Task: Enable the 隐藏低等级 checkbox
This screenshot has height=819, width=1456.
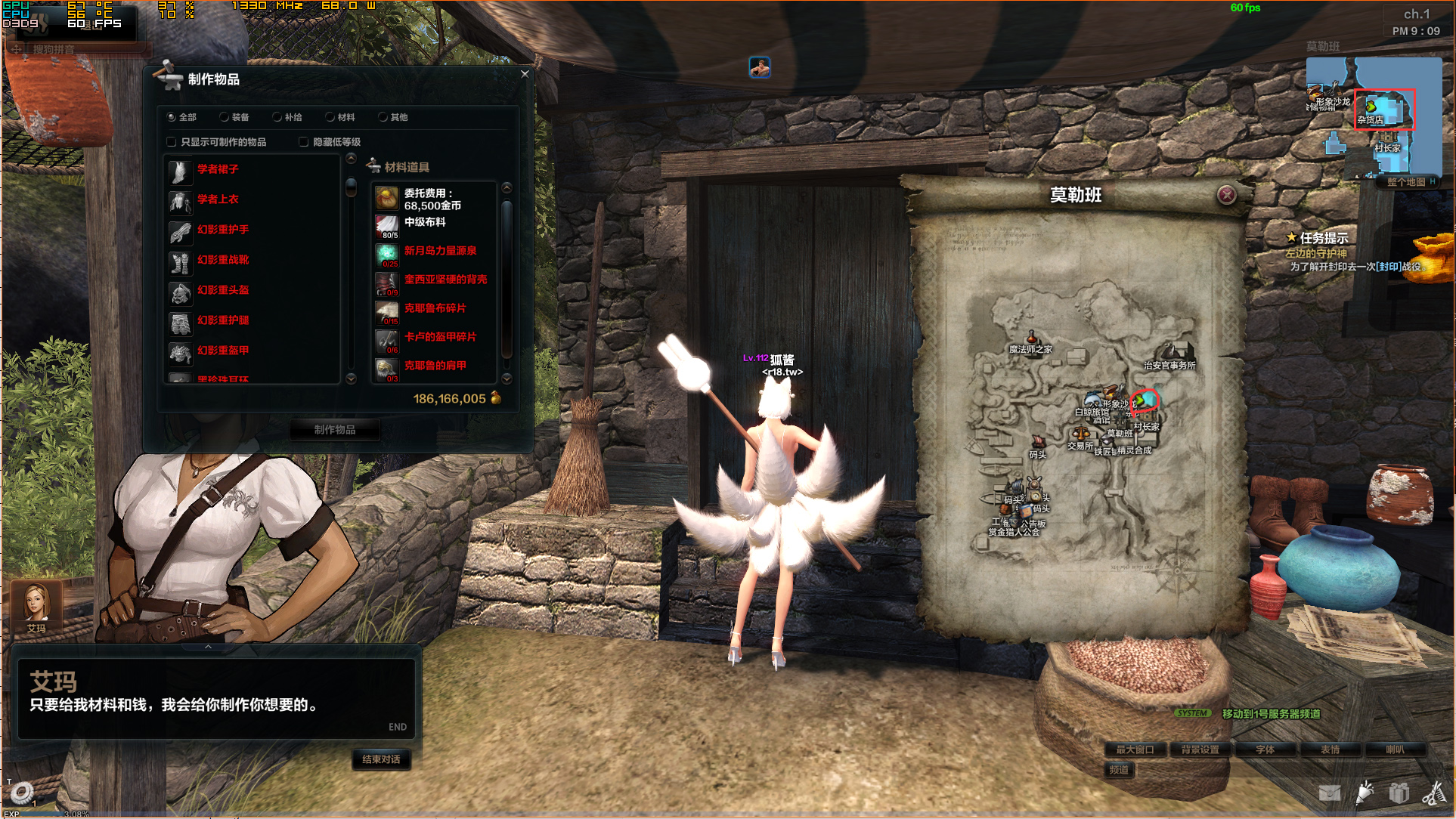Action: (x=304, y=142)
